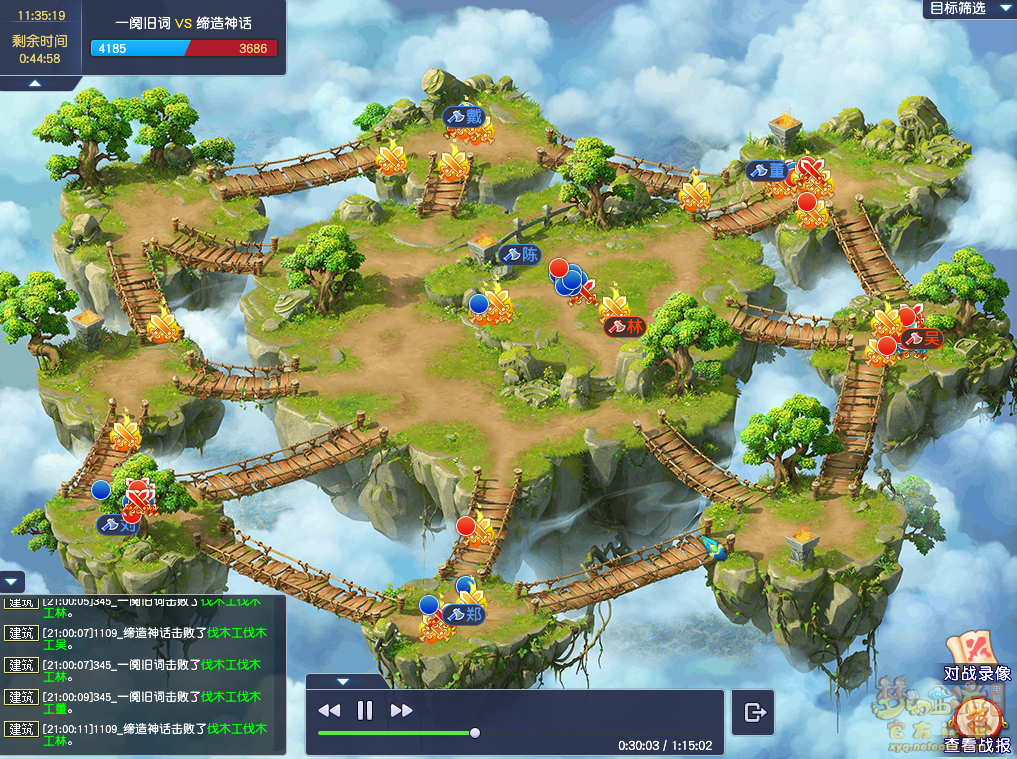Screen dimensions: 1017x759
Task: Select the blue 刘 lumberjack marker
Action: click(117, 522)
